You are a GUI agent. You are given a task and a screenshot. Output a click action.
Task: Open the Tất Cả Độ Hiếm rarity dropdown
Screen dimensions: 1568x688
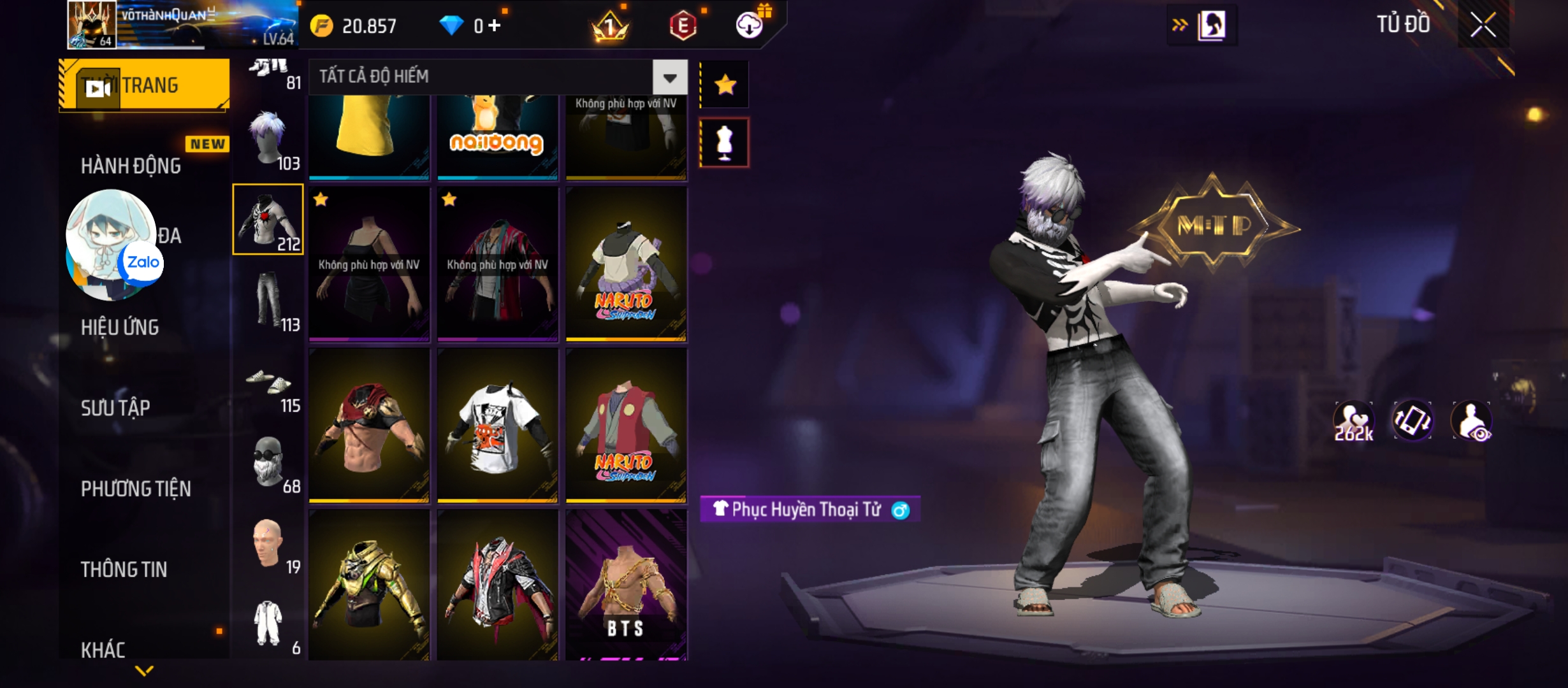point(669,78)
